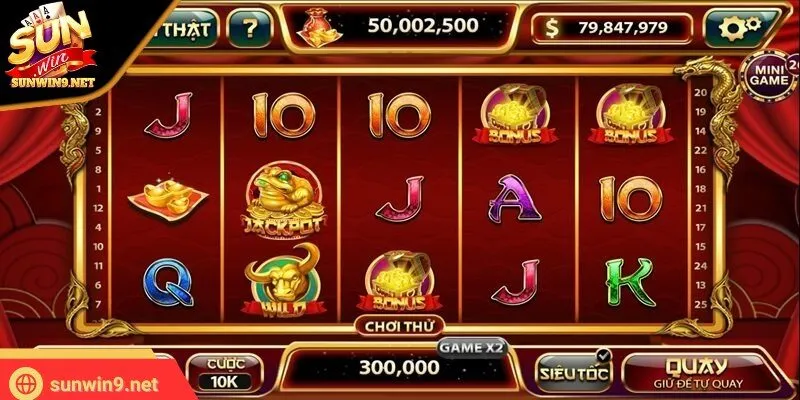
Task: Open the question mark help button
Action: pos(249,28)
